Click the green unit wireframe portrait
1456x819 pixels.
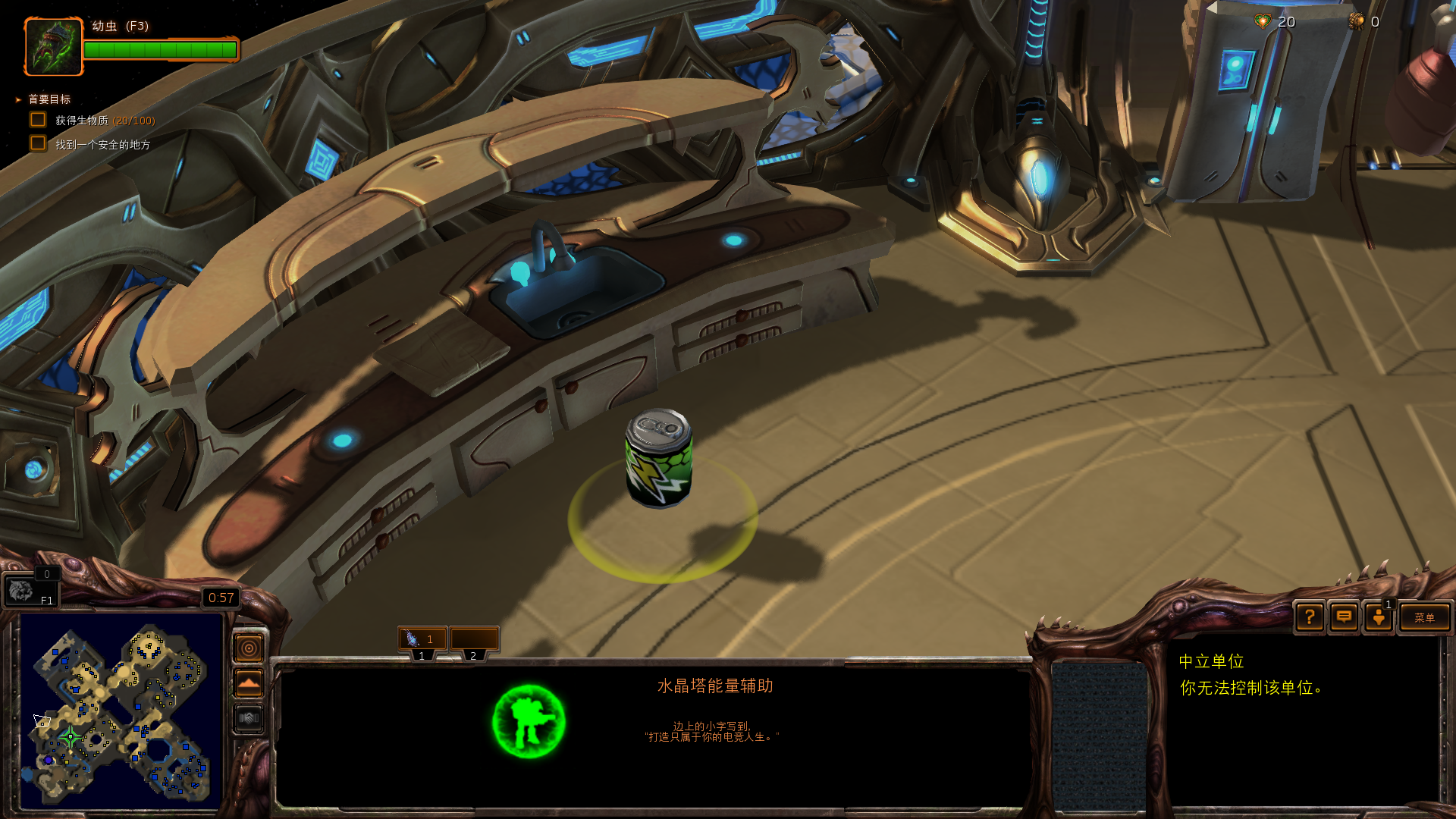click(529, 721)
